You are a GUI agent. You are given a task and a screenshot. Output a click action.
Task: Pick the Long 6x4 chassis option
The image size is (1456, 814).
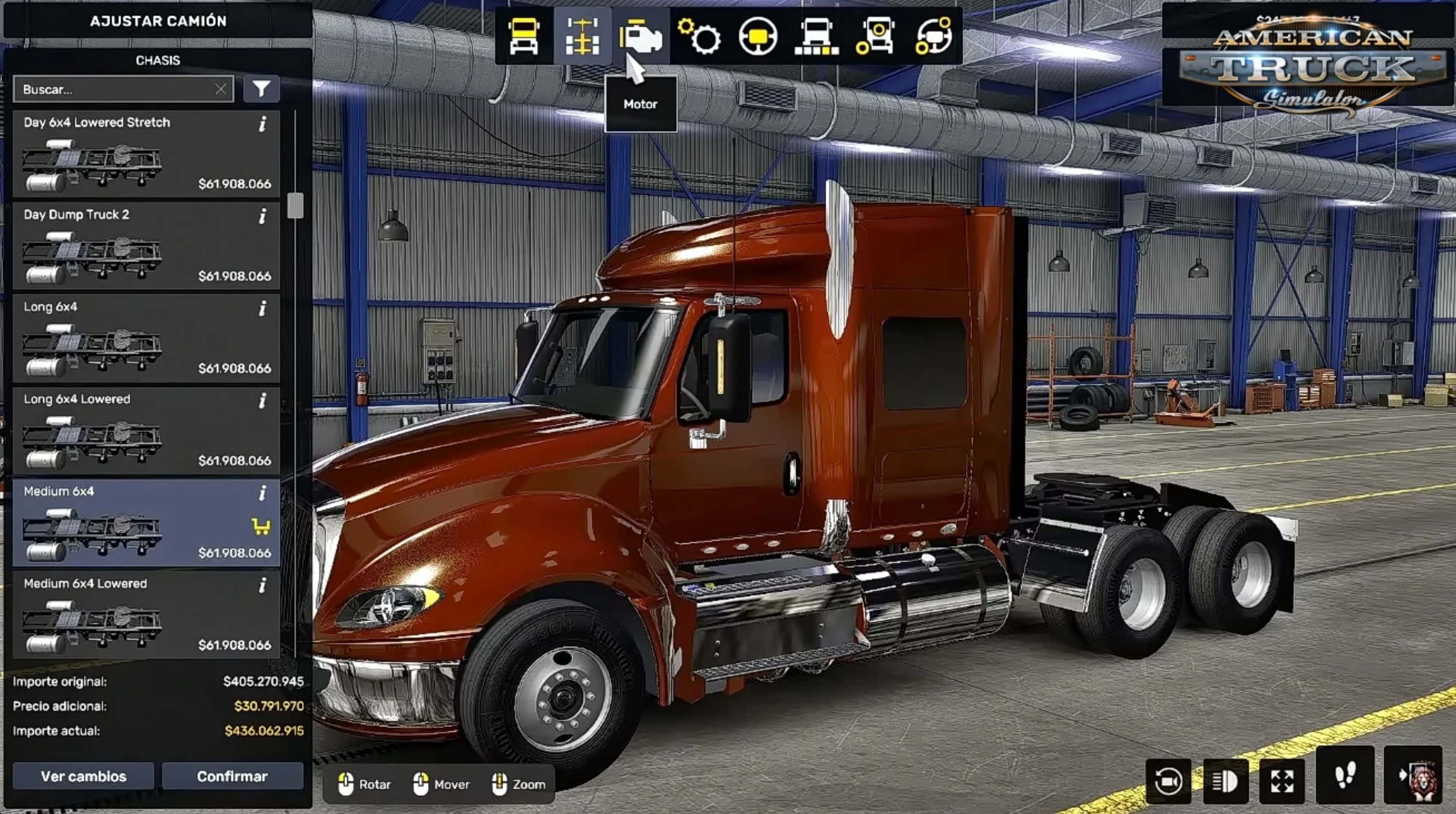[x=146, y=338]
